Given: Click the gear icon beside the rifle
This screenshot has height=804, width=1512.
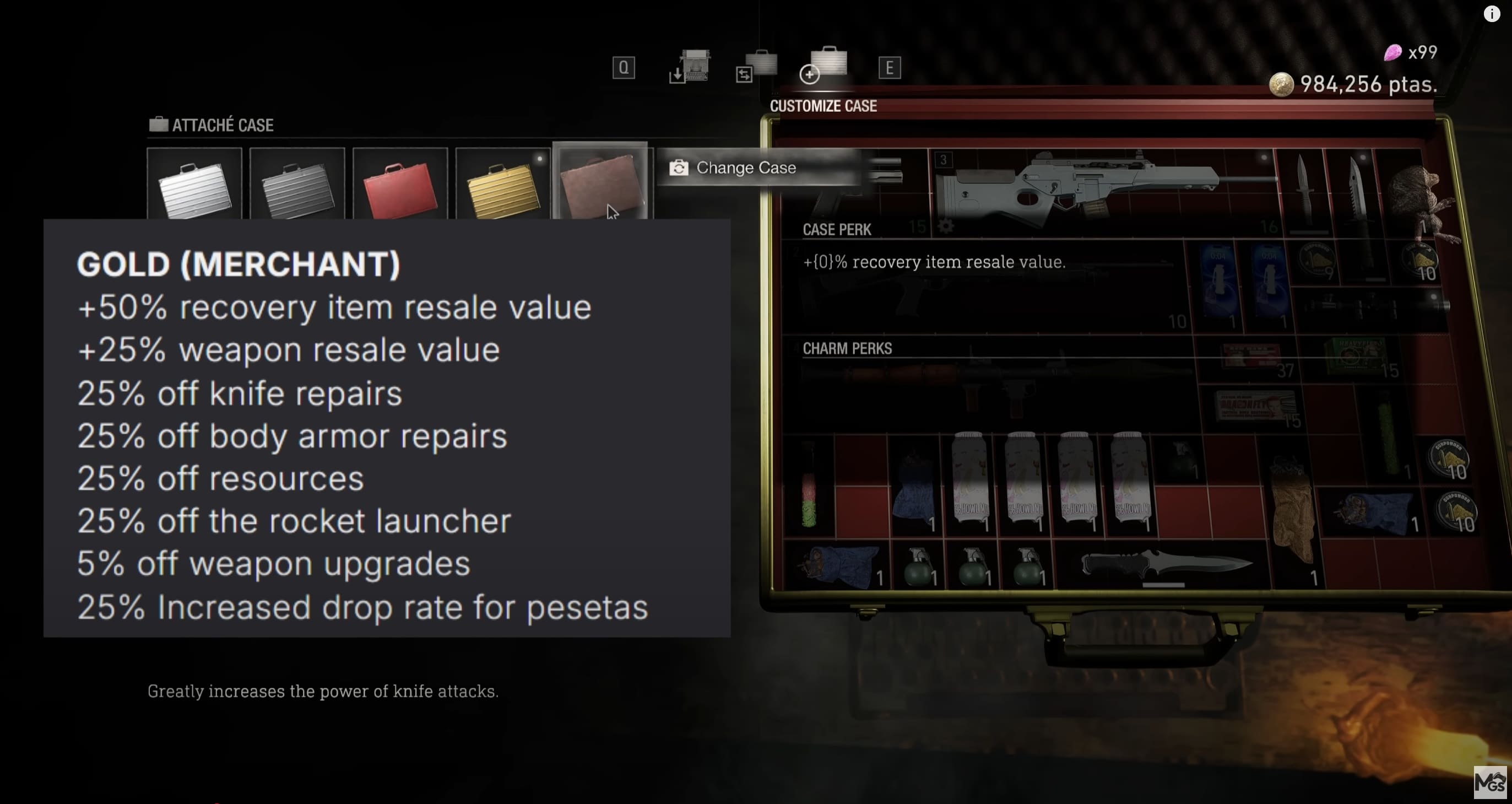Looking at the screenshot, I should 946,225.
